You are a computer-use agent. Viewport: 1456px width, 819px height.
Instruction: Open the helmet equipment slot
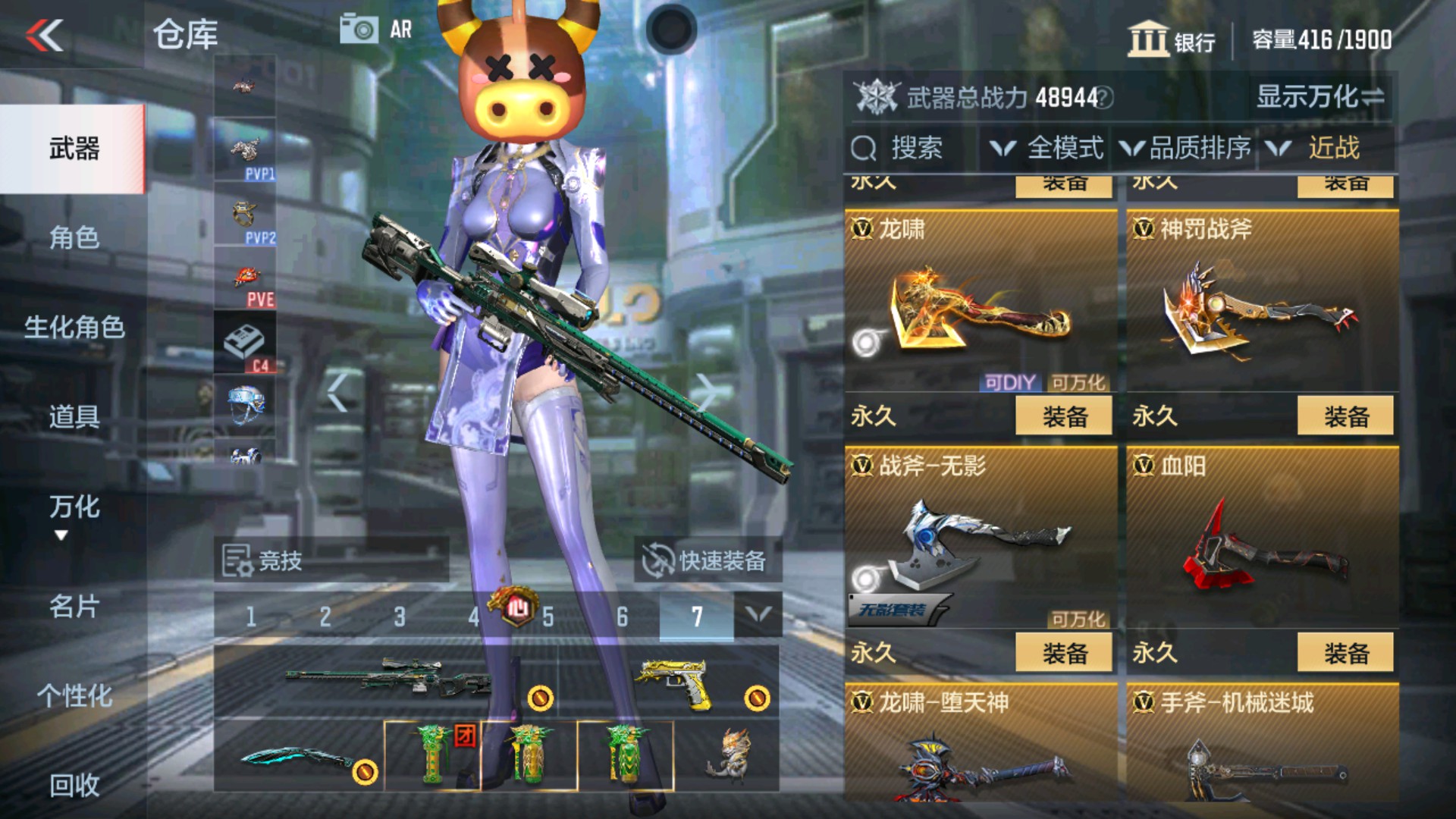point(243,406)
